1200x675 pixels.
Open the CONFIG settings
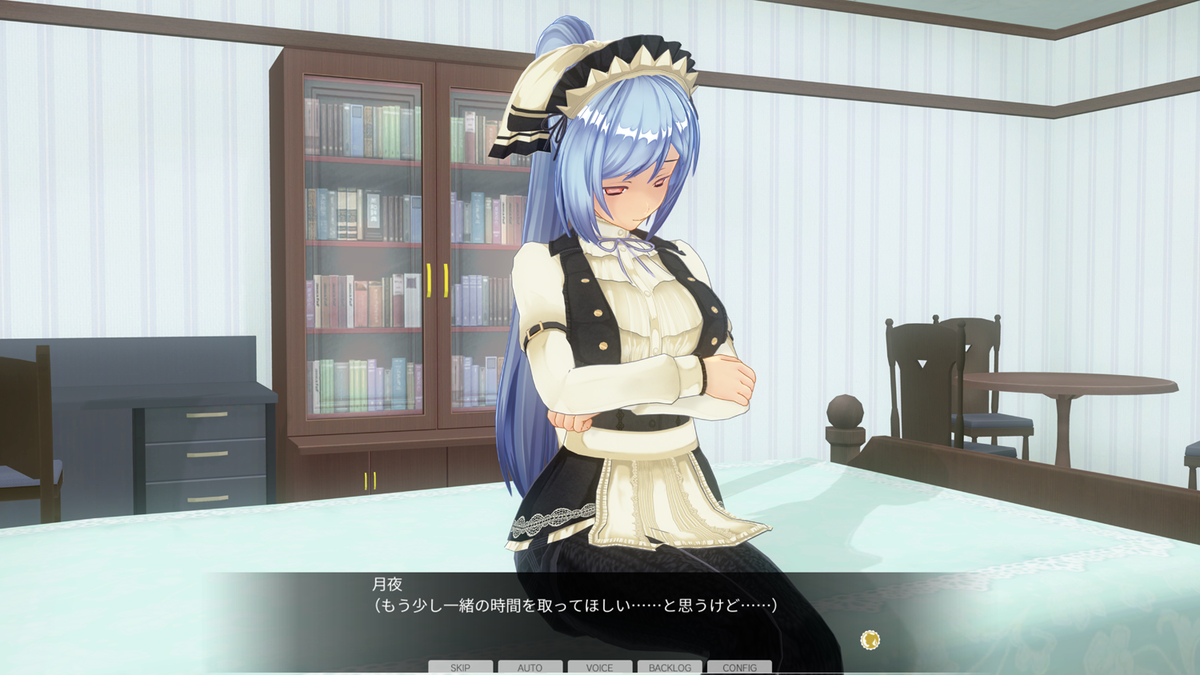tap(739, 667)
